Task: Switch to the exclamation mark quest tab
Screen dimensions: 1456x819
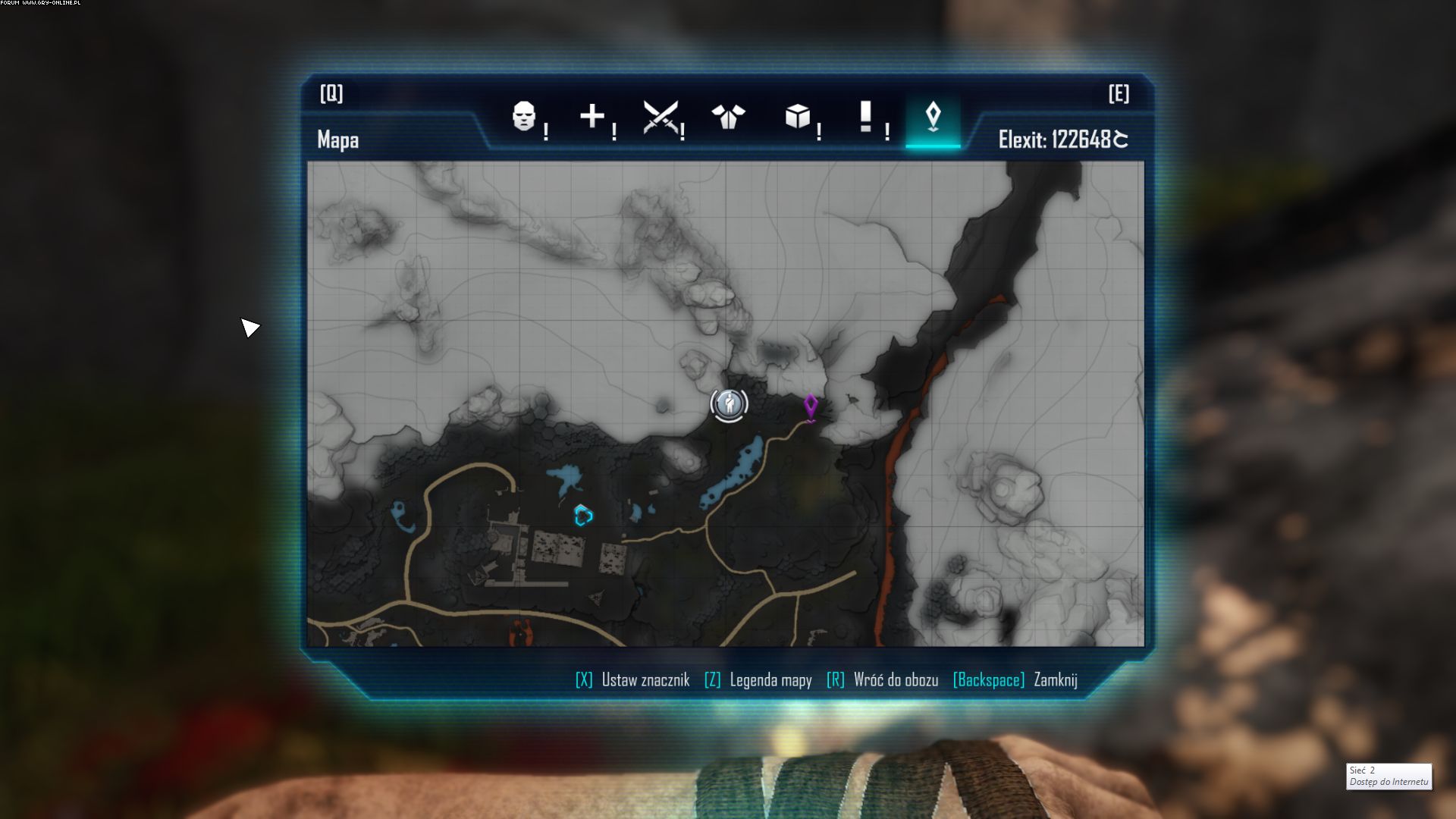Action: (x=865, y=117)
